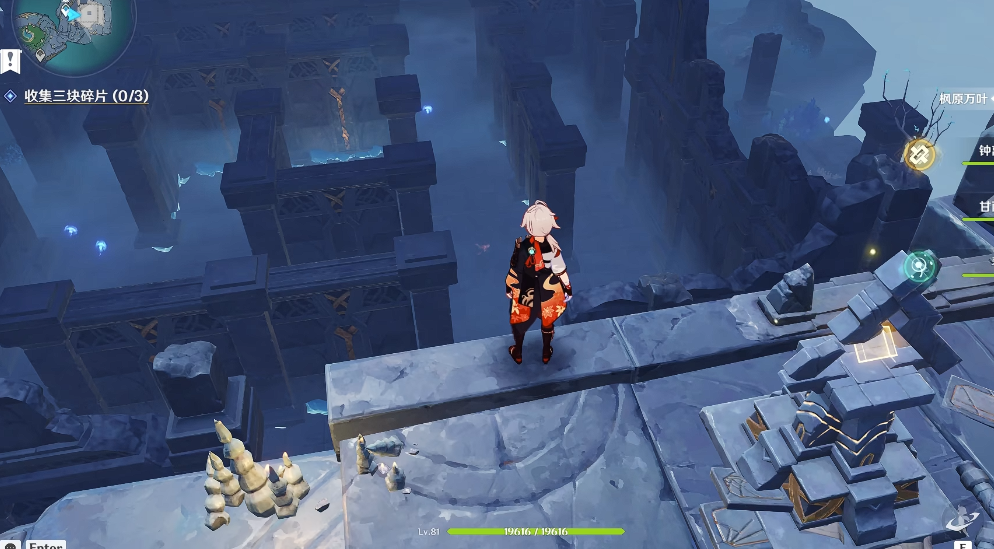Open the quest menu exclamation banner
The width and height of the screenshot is (994, 549).
[x=10, y=61]
